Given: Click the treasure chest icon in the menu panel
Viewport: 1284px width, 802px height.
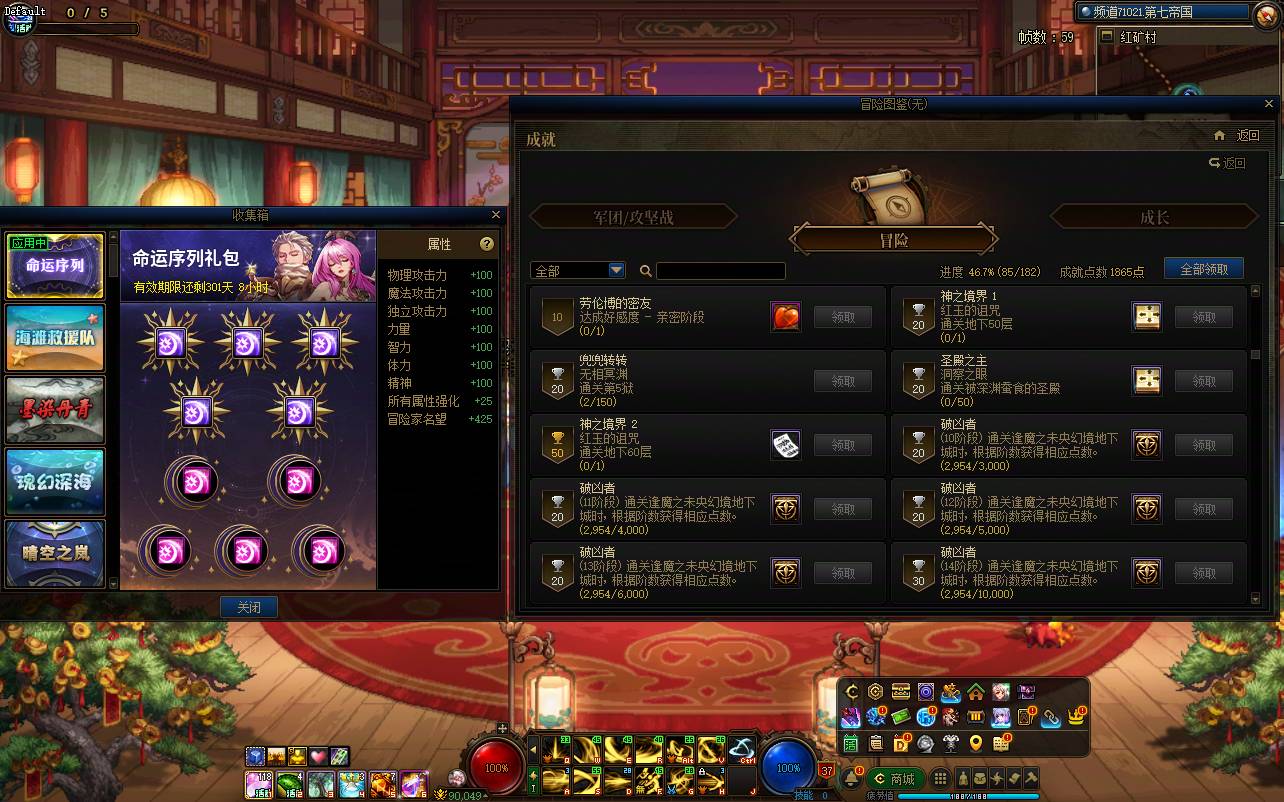Looking at the screenshot, I should pos(901,691).
